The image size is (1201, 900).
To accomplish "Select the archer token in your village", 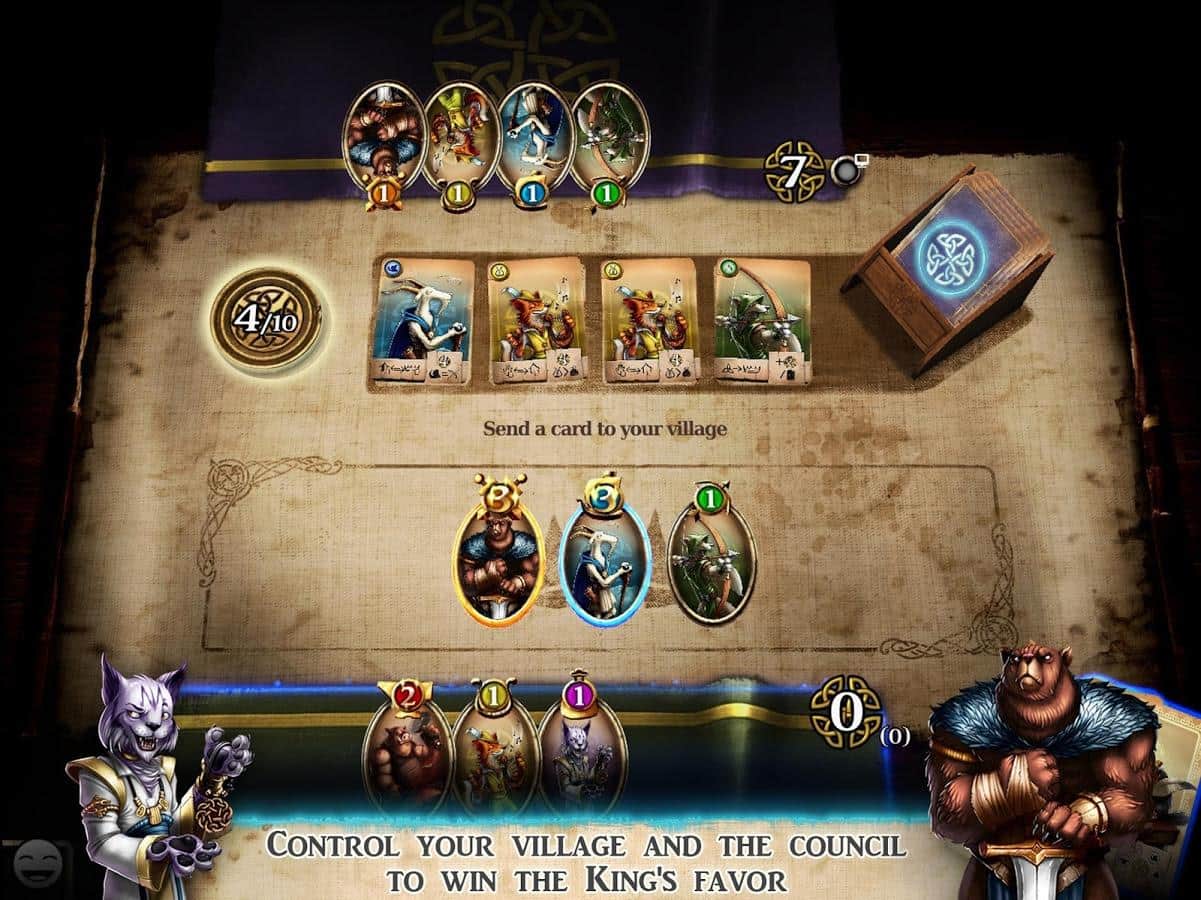I will pyautogui.click(x=711, y=559).
